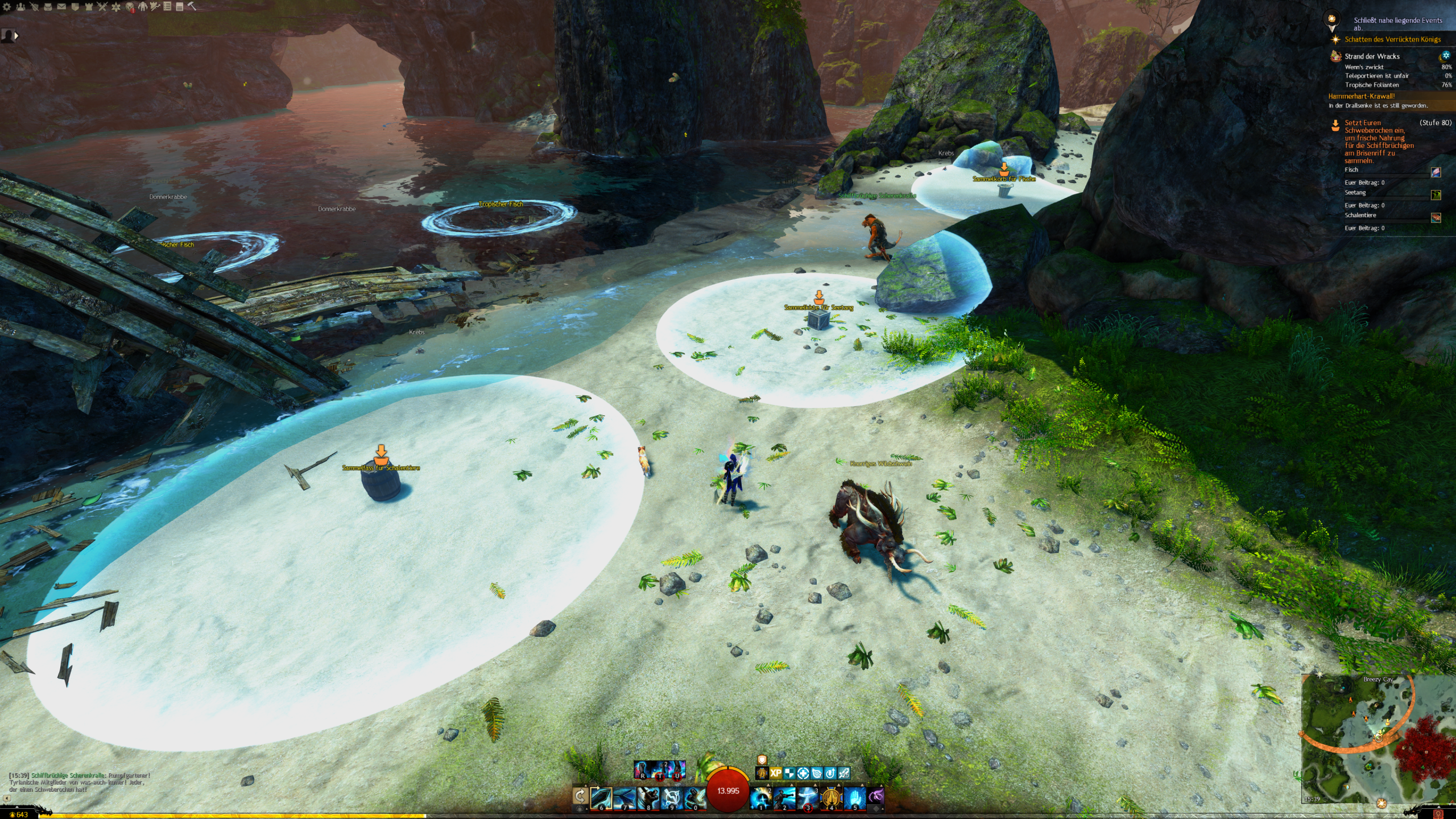1456x819 pixels.
Task: Open the Breezy Cay minimap
Action: 1378,738
